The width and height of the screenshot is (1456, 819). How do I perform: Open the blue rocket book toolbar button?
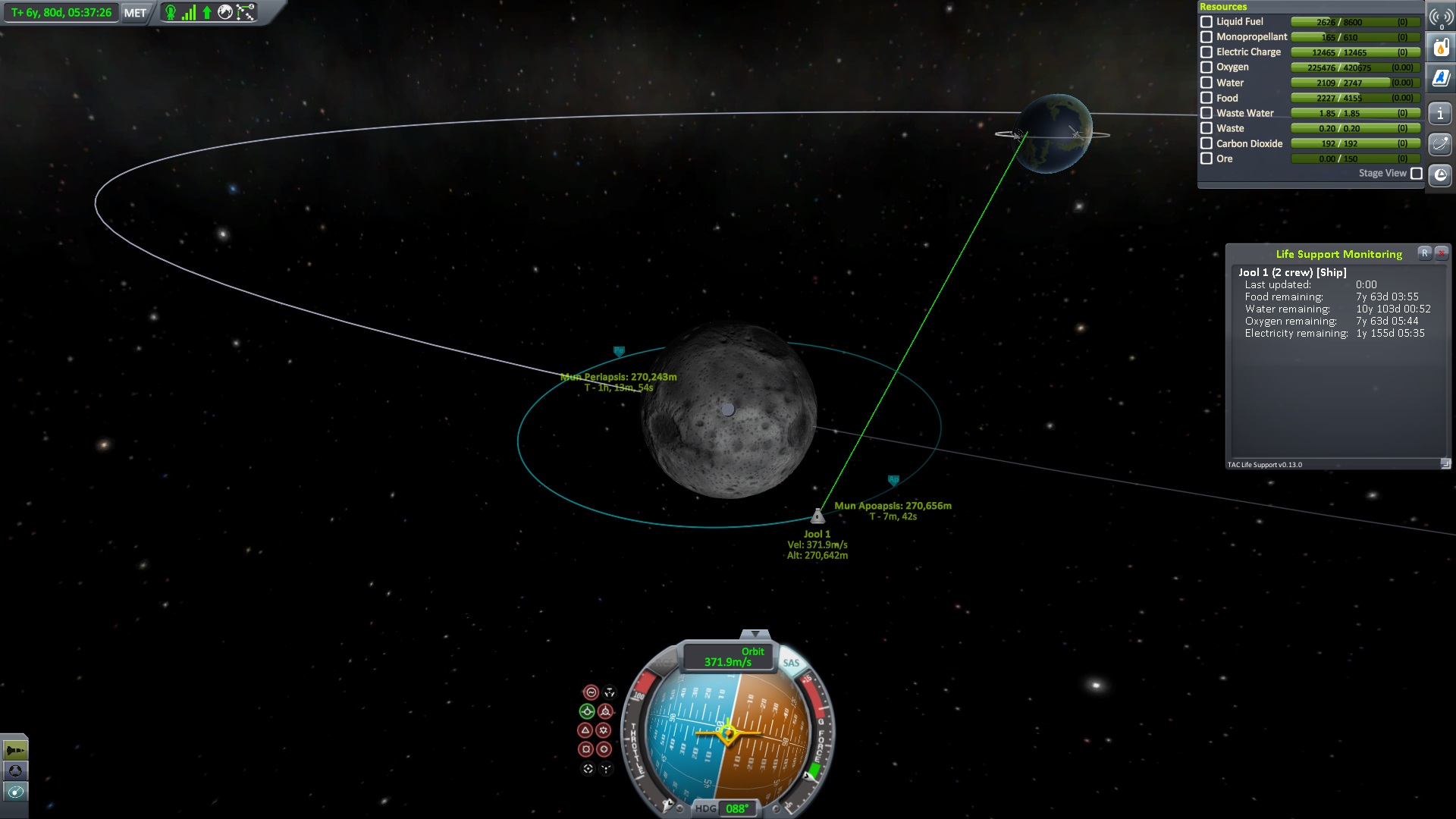[x=1441, y=78]
